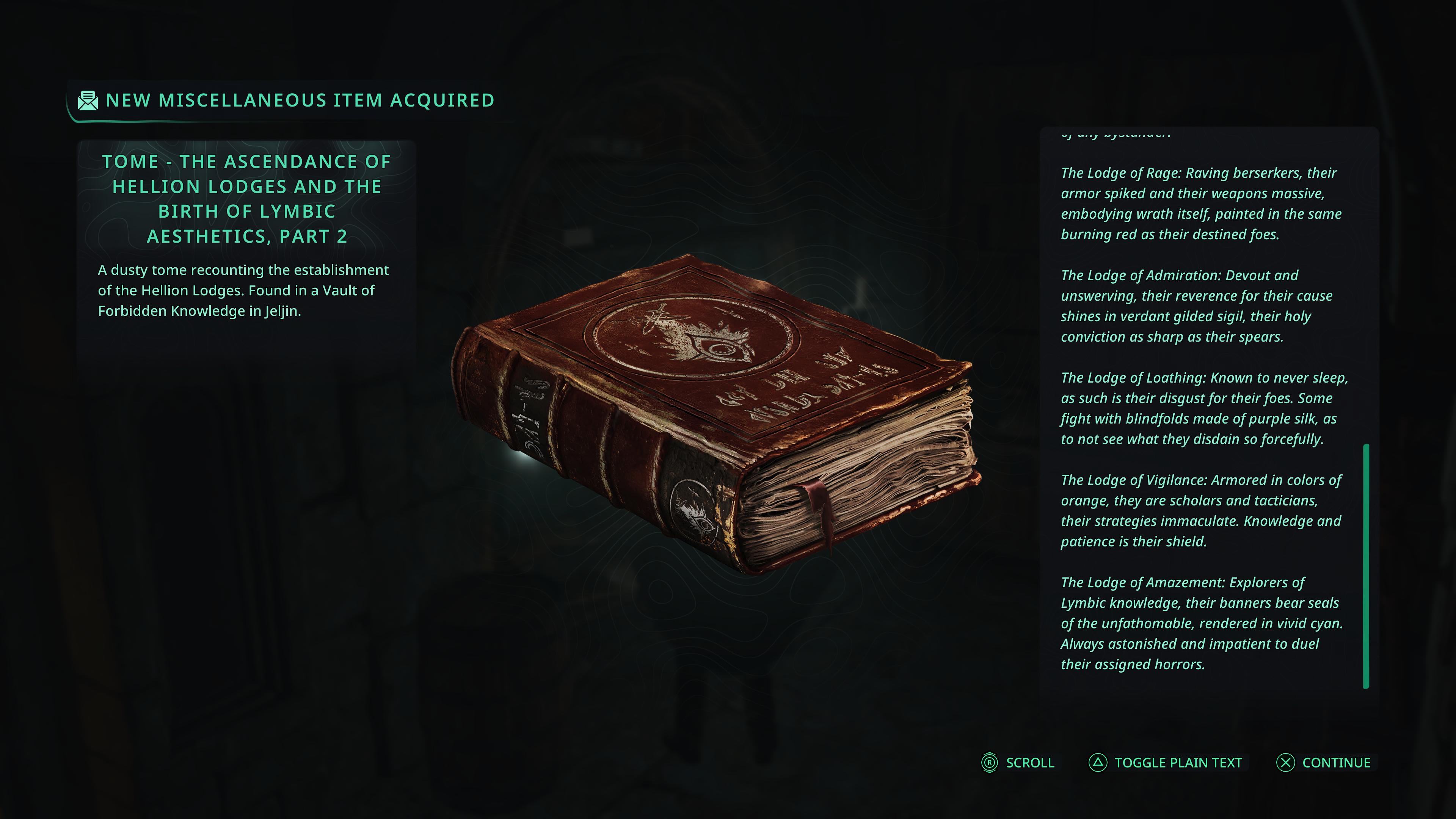This screenshot has height=819, width=1456.
Task: Click the green lore text scrollbar
Action: point(1366,566)
